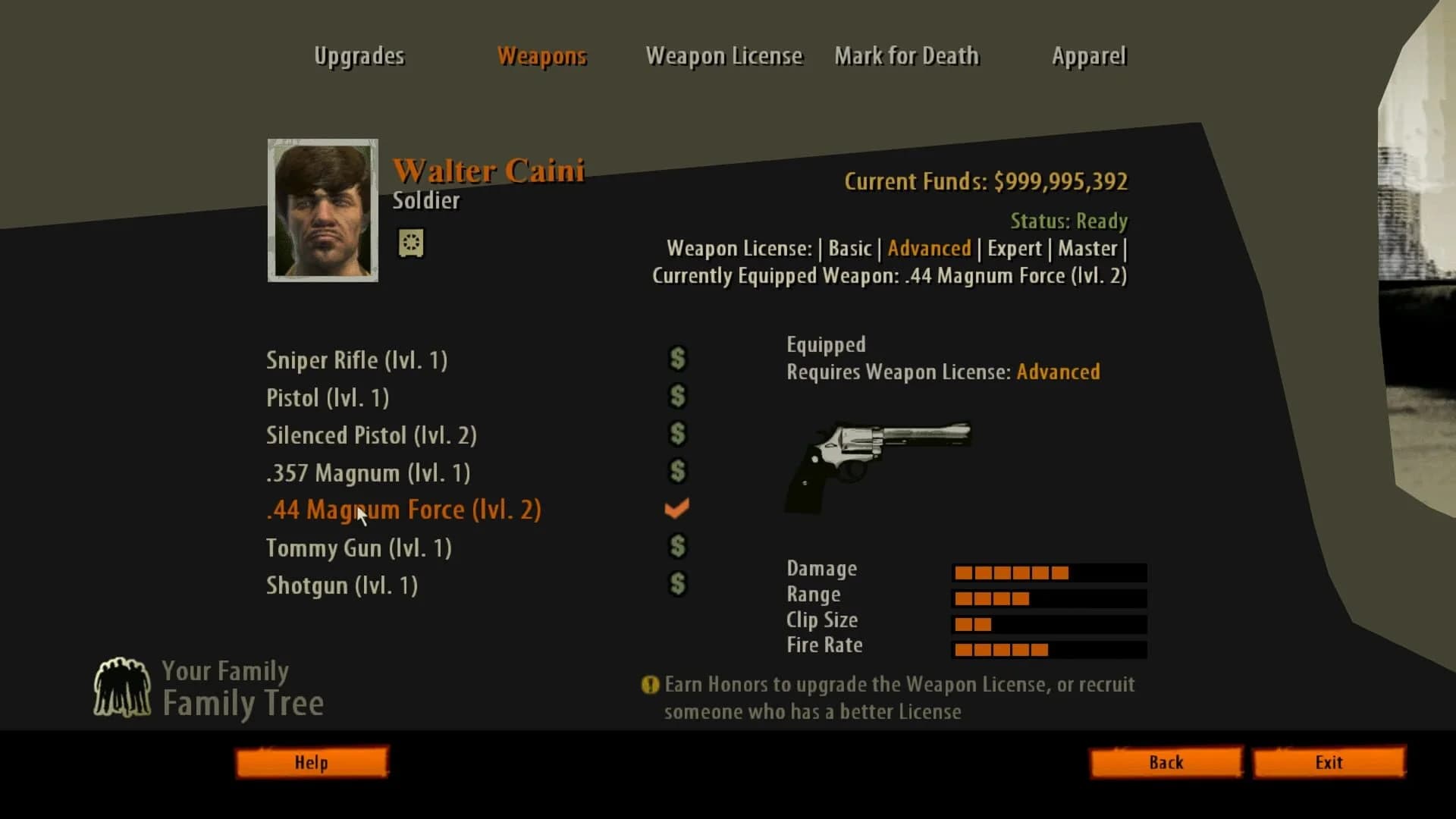Click the Sniper Rifle purchase dollar icon

pyautogui.click(x=677, y=359)
